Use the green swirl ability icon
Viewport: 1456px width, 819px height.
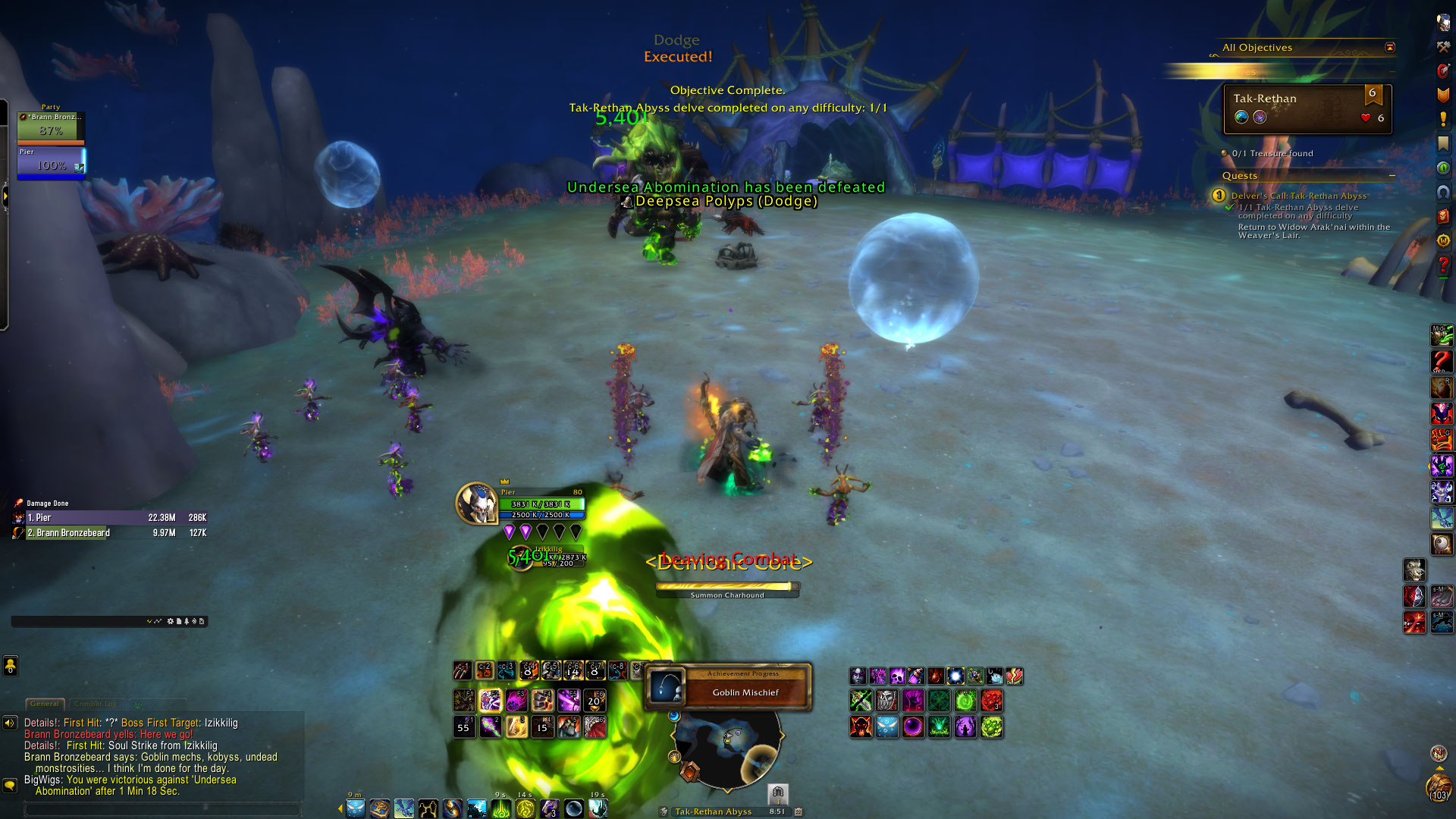click(965, 701)
